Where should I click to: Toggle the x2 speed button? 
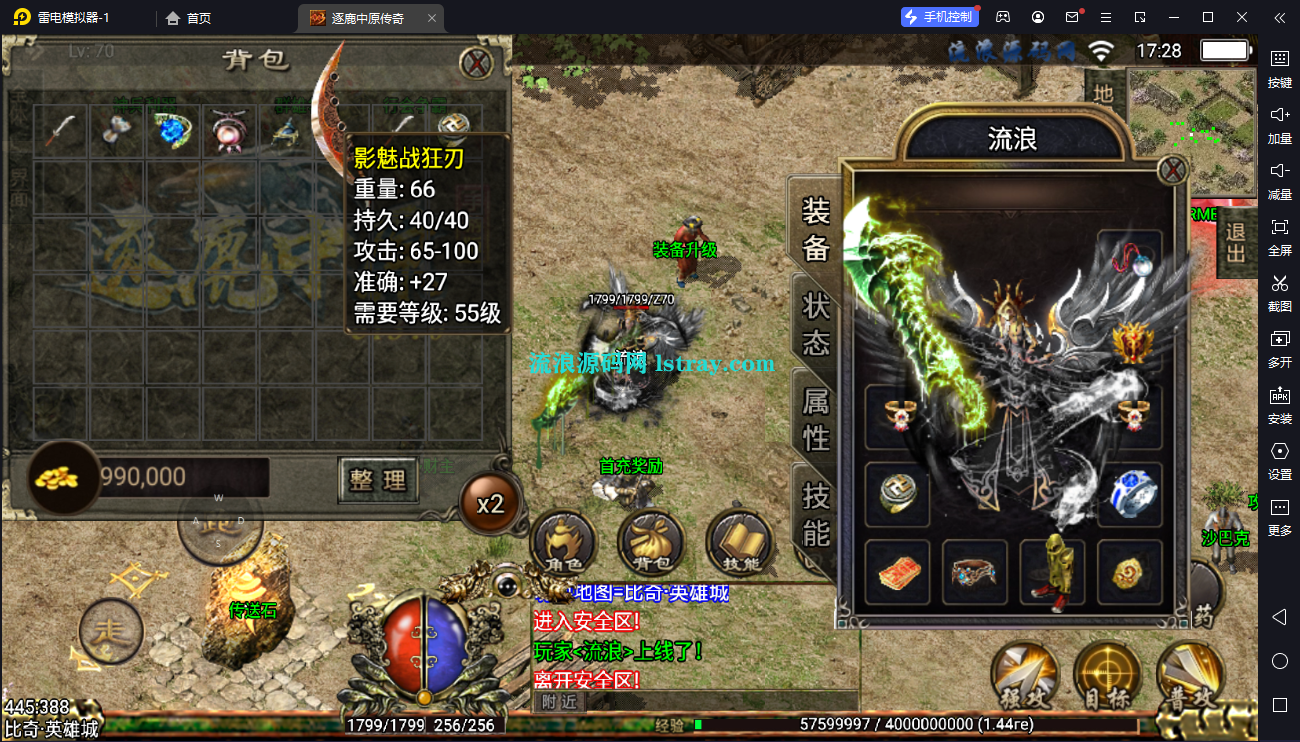[490, 503]
